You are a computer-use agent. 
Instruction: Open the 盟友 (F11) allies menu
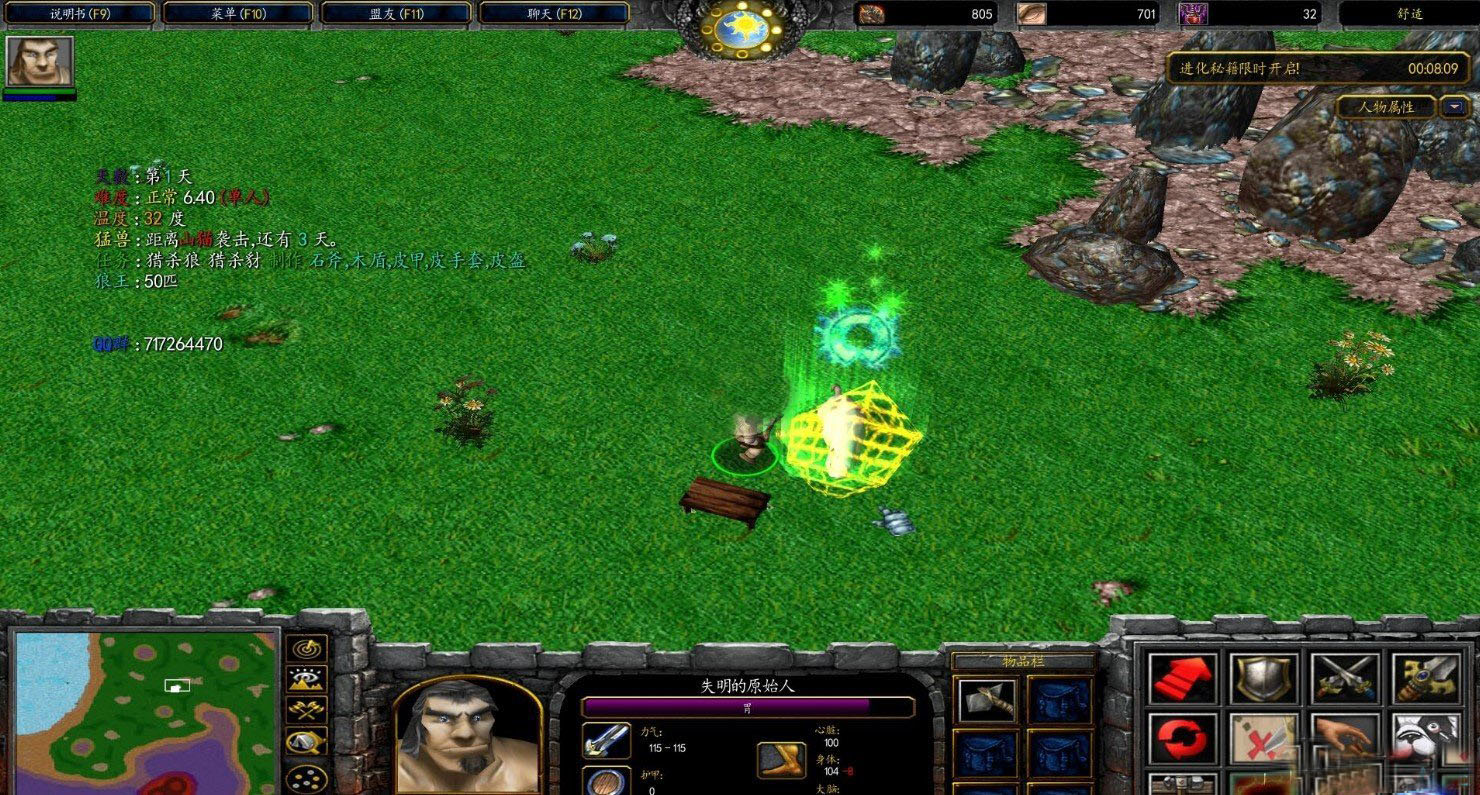click(x=395, y=13)
